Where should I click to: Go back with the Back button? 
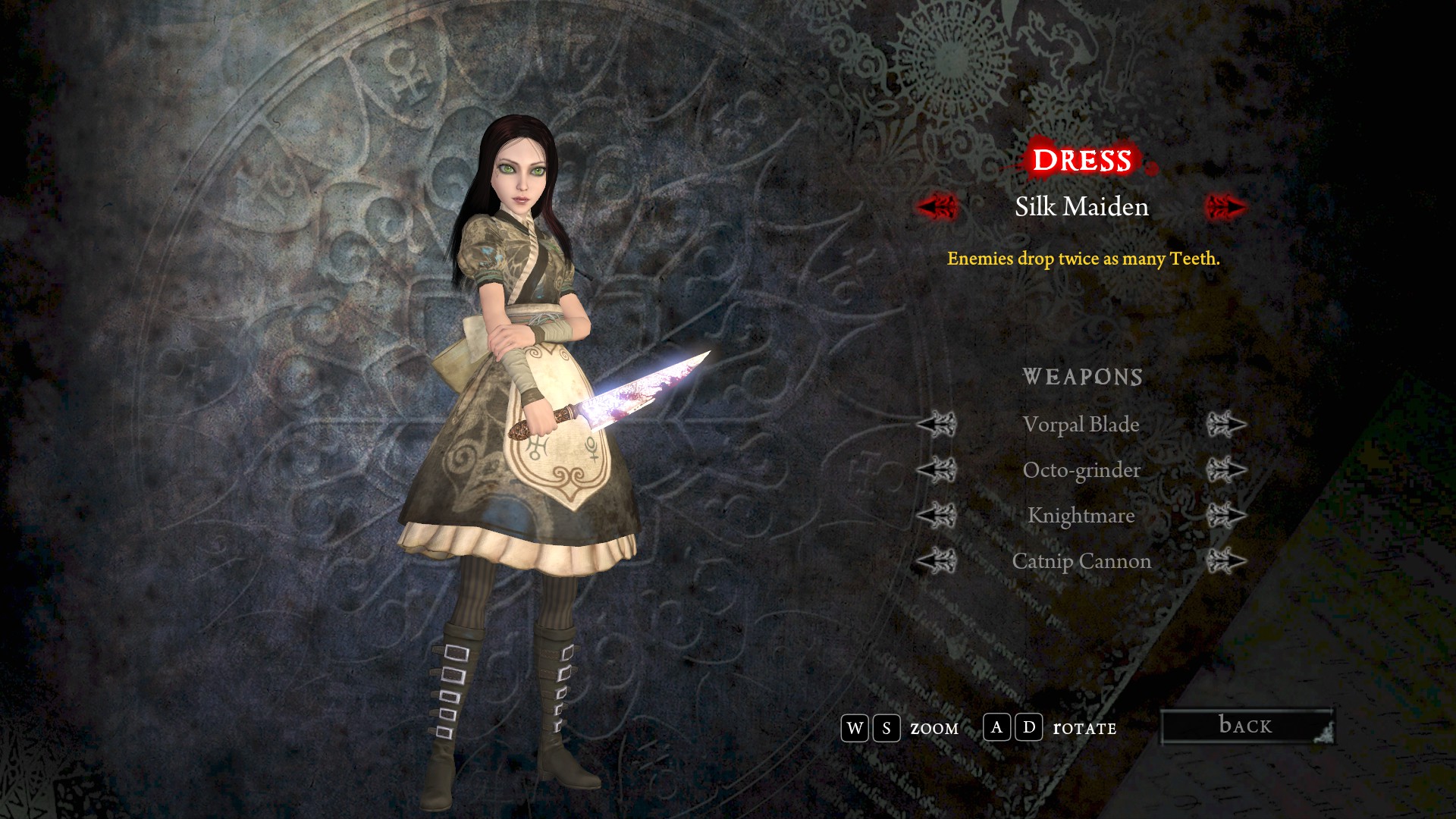[x=1247, y=726]
